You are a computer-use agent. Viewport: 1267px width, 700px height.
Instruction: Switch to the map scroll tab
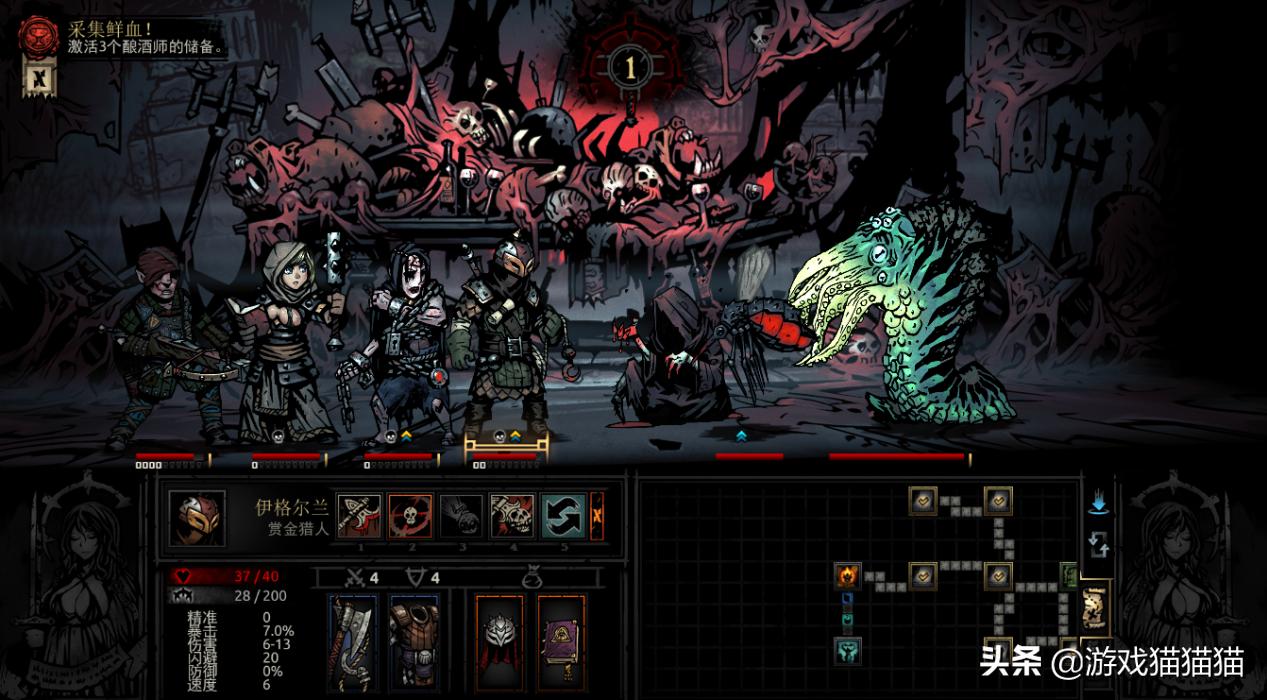(1096, 608)
